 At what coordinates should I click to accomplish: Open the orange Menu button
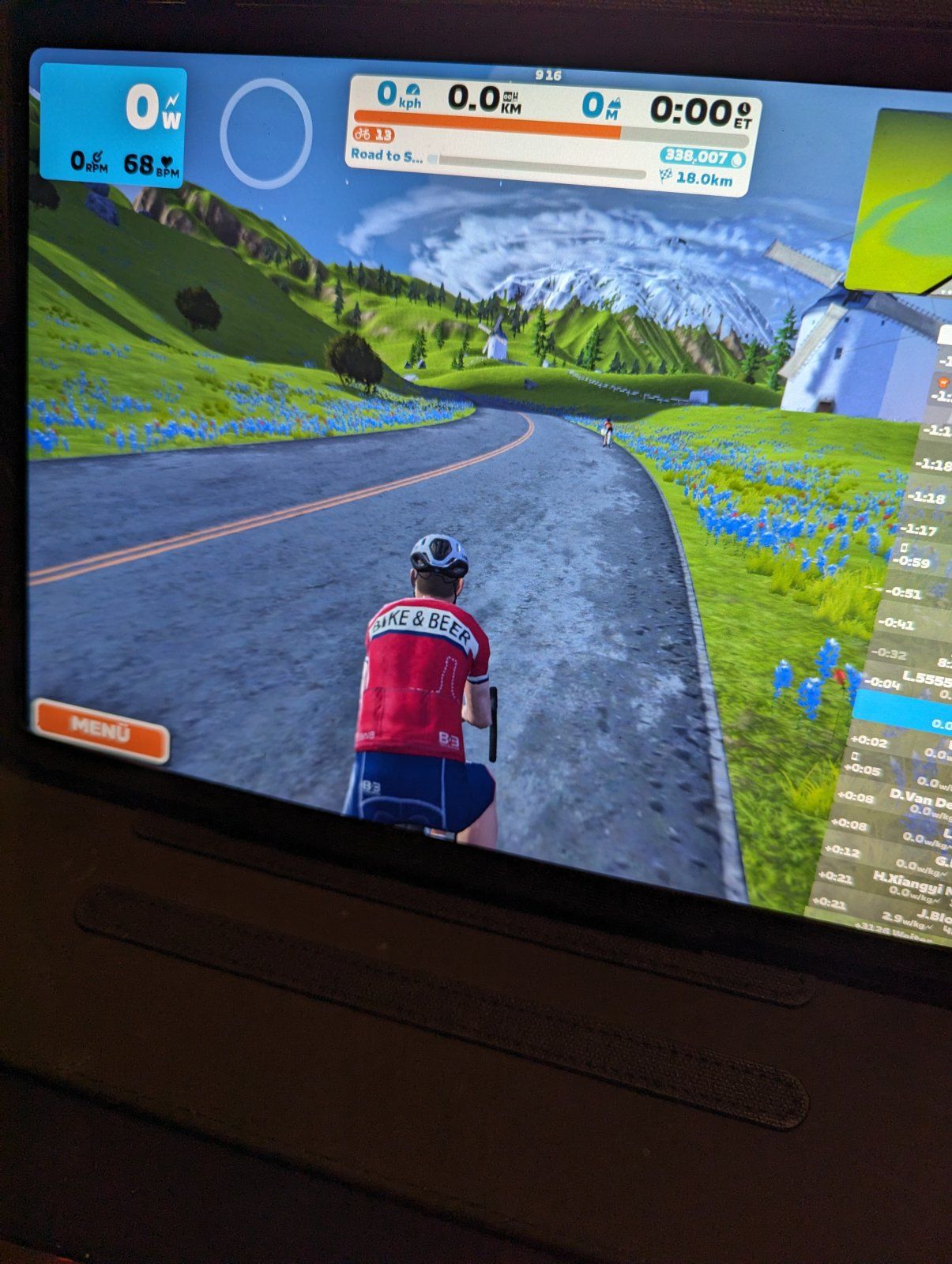coord(100,729)
